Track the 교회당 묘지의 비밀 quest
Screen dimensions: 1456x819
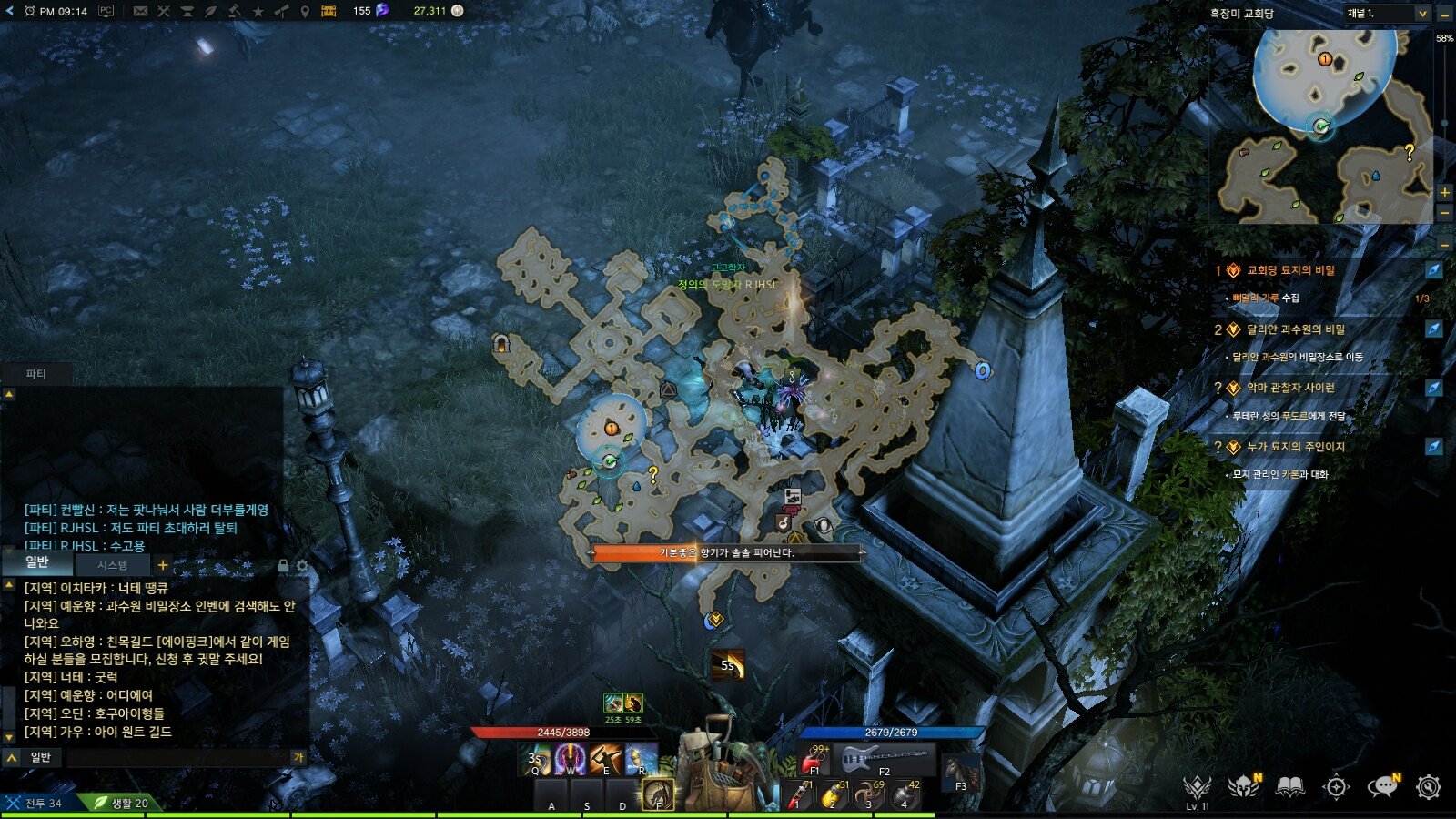click(x=1433, y=270)
